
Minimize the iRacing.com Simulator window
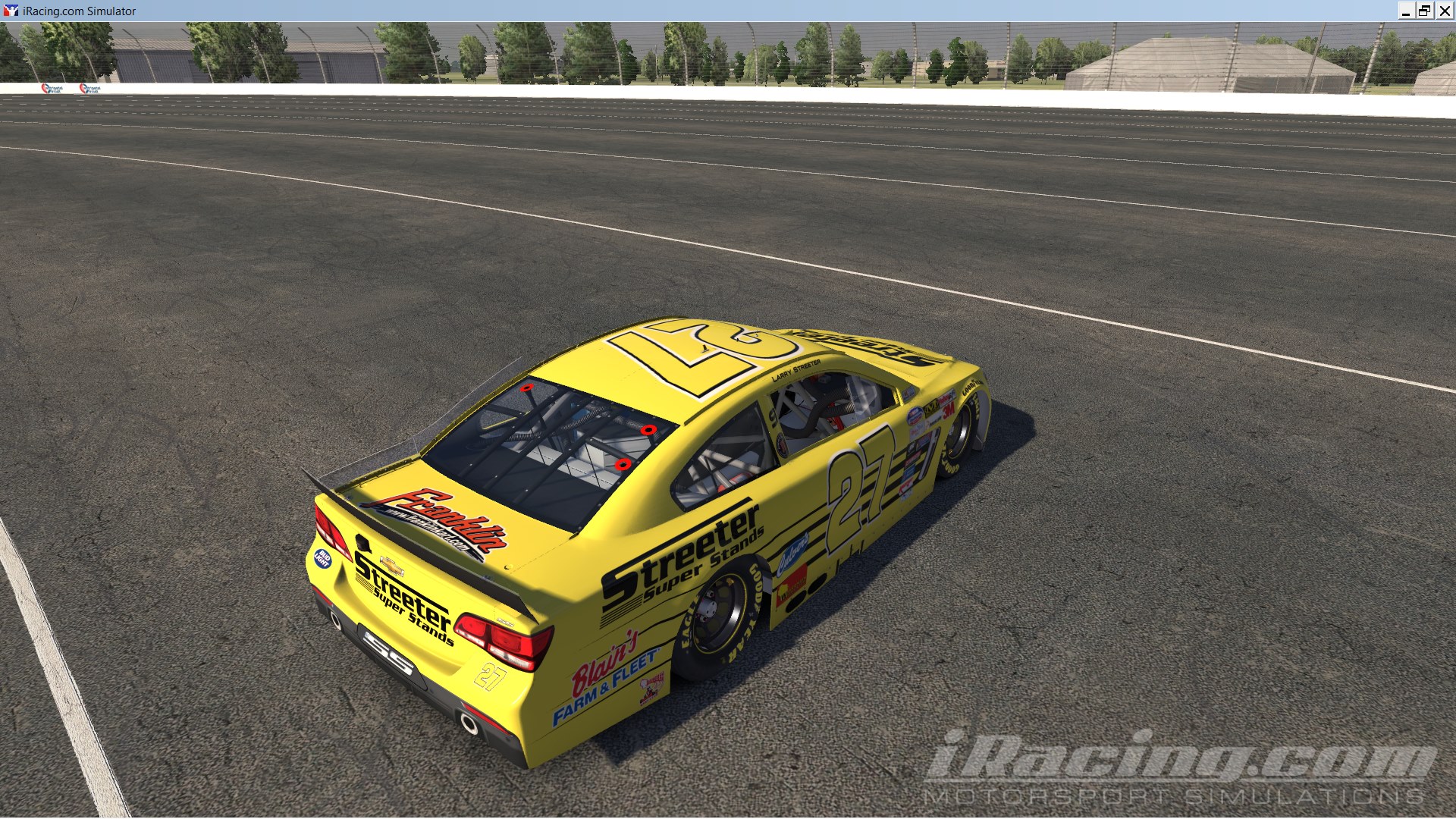coord(1408,11)
